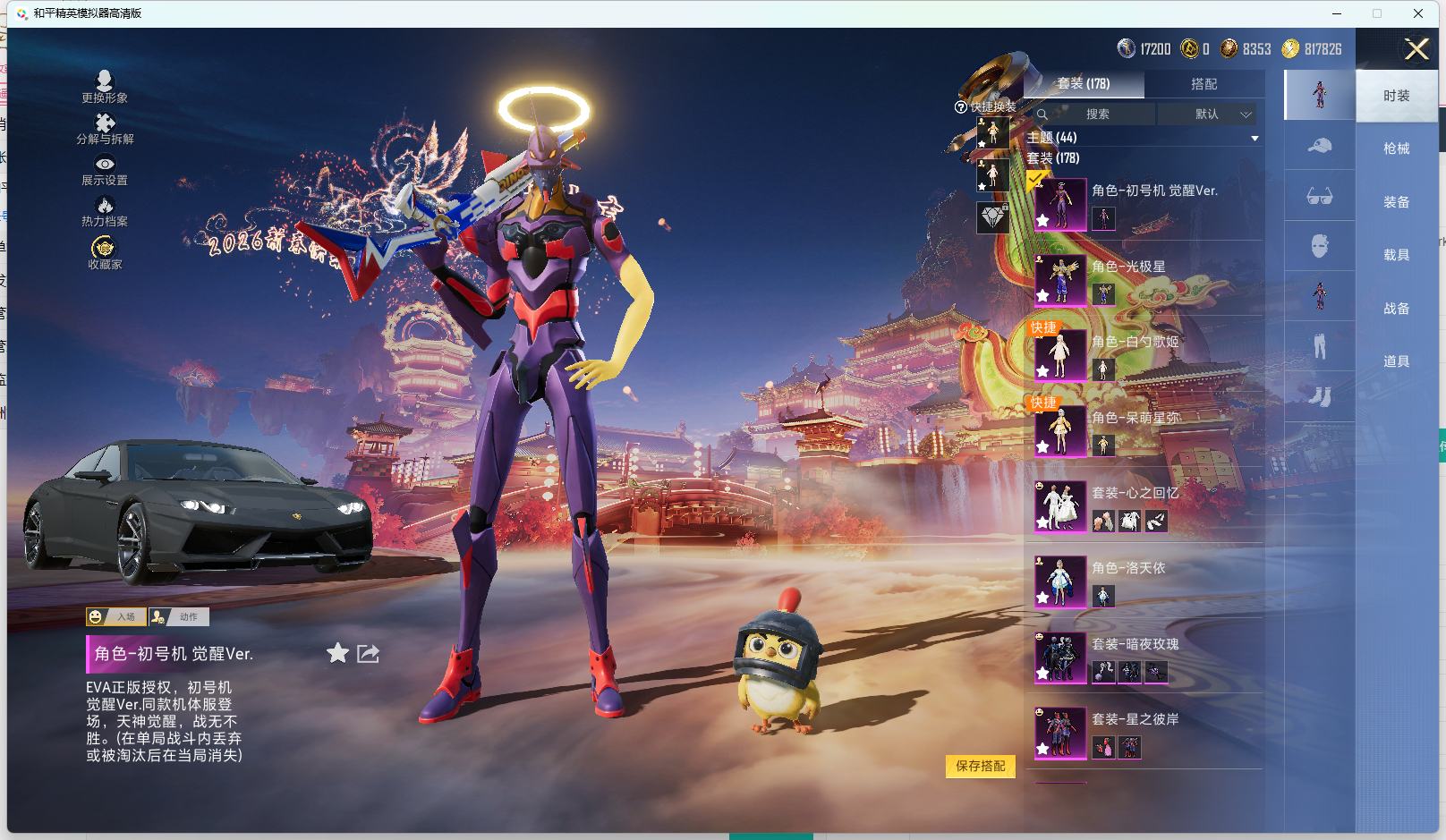Open 展示设置 display settings

click(x=105, y=169)
